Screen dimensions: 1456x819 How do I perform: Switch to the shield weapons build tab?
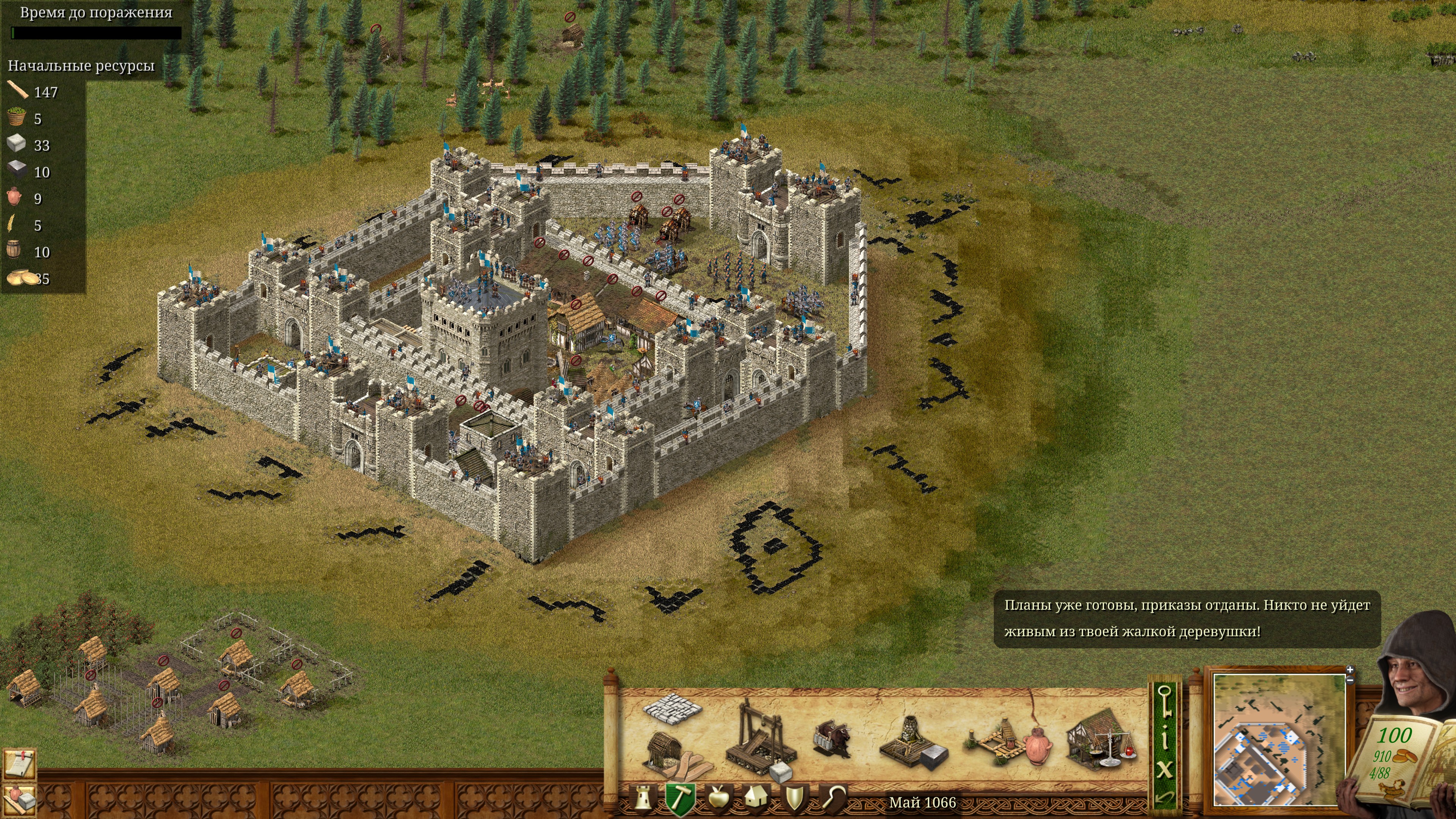coord(794,798)
